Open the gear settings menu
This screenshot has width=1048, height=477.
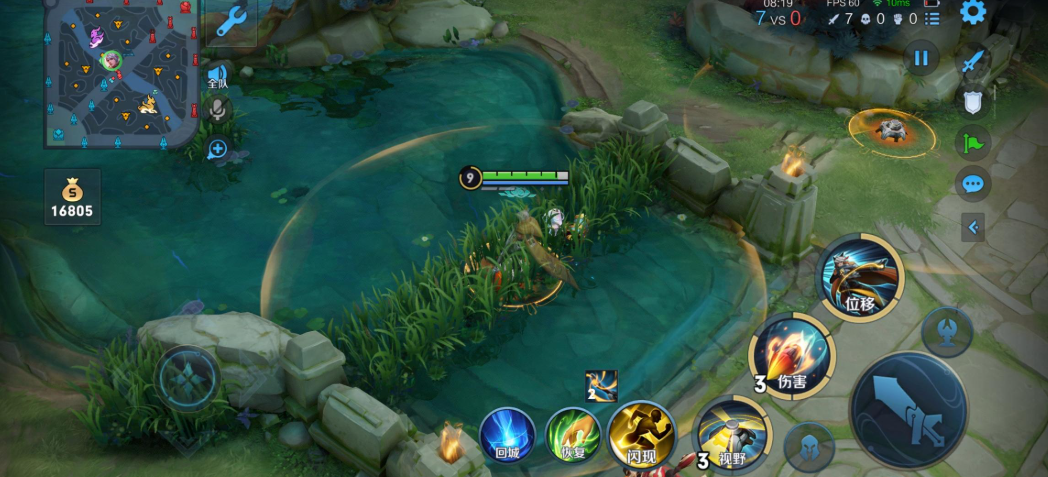pyautogui.click(x=972, y=13)
